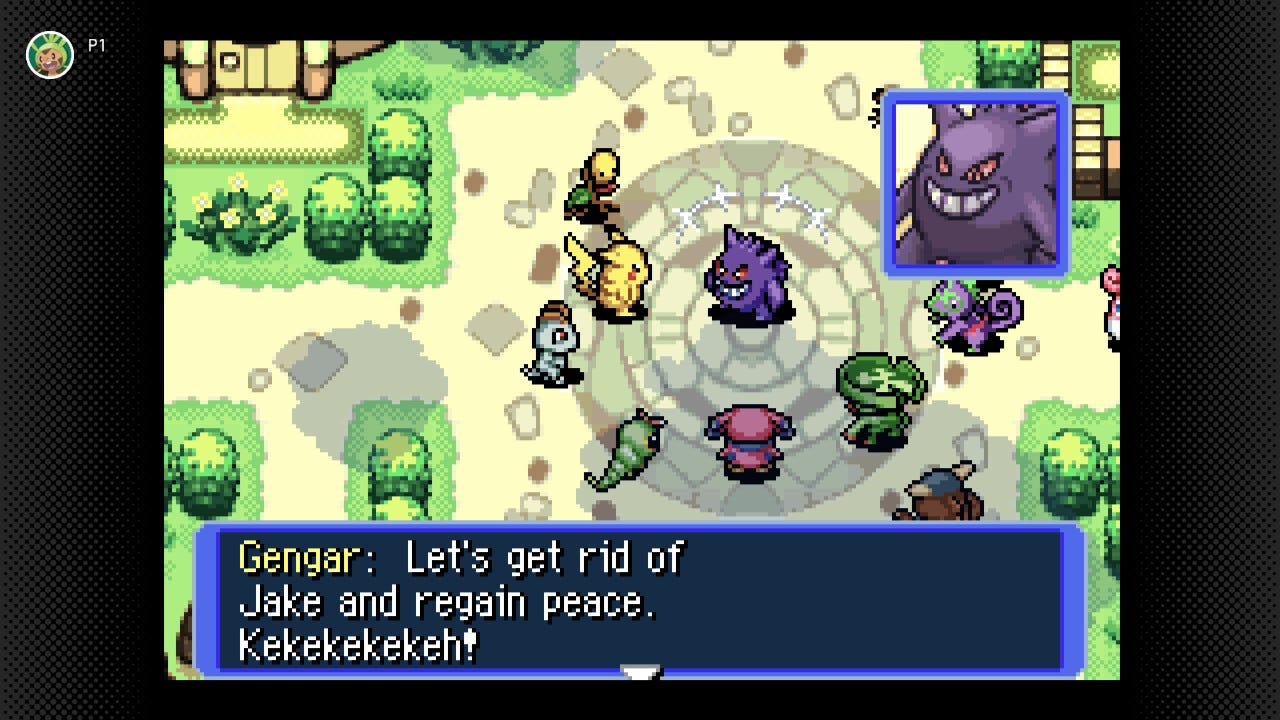The height and width of the screenshot is (720, 1280).
Task: Select Gengar's speaker portrait
Action: coord(976,185)
